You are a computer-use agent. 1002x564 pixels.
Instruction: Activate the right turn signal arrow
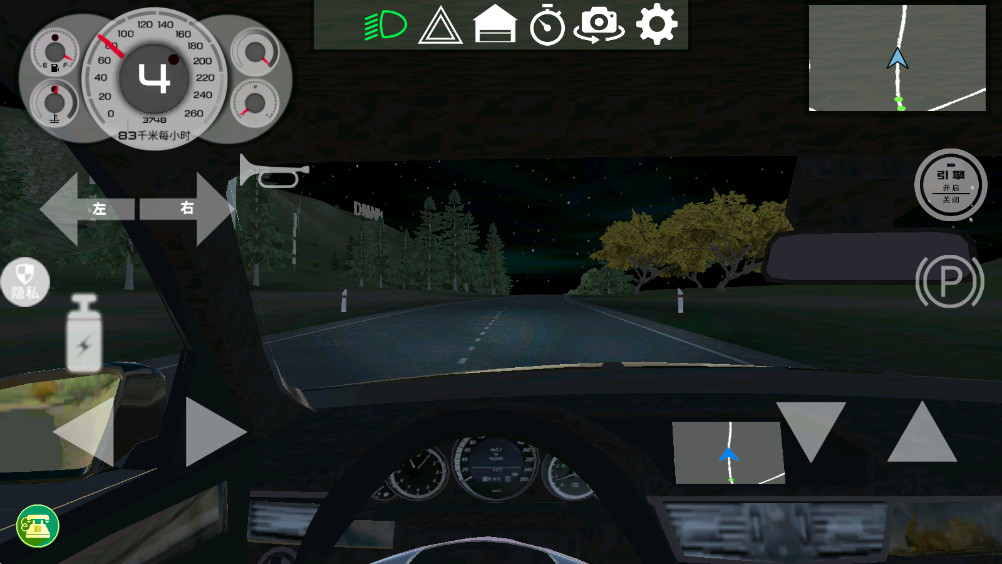click(x=189, y=209)
